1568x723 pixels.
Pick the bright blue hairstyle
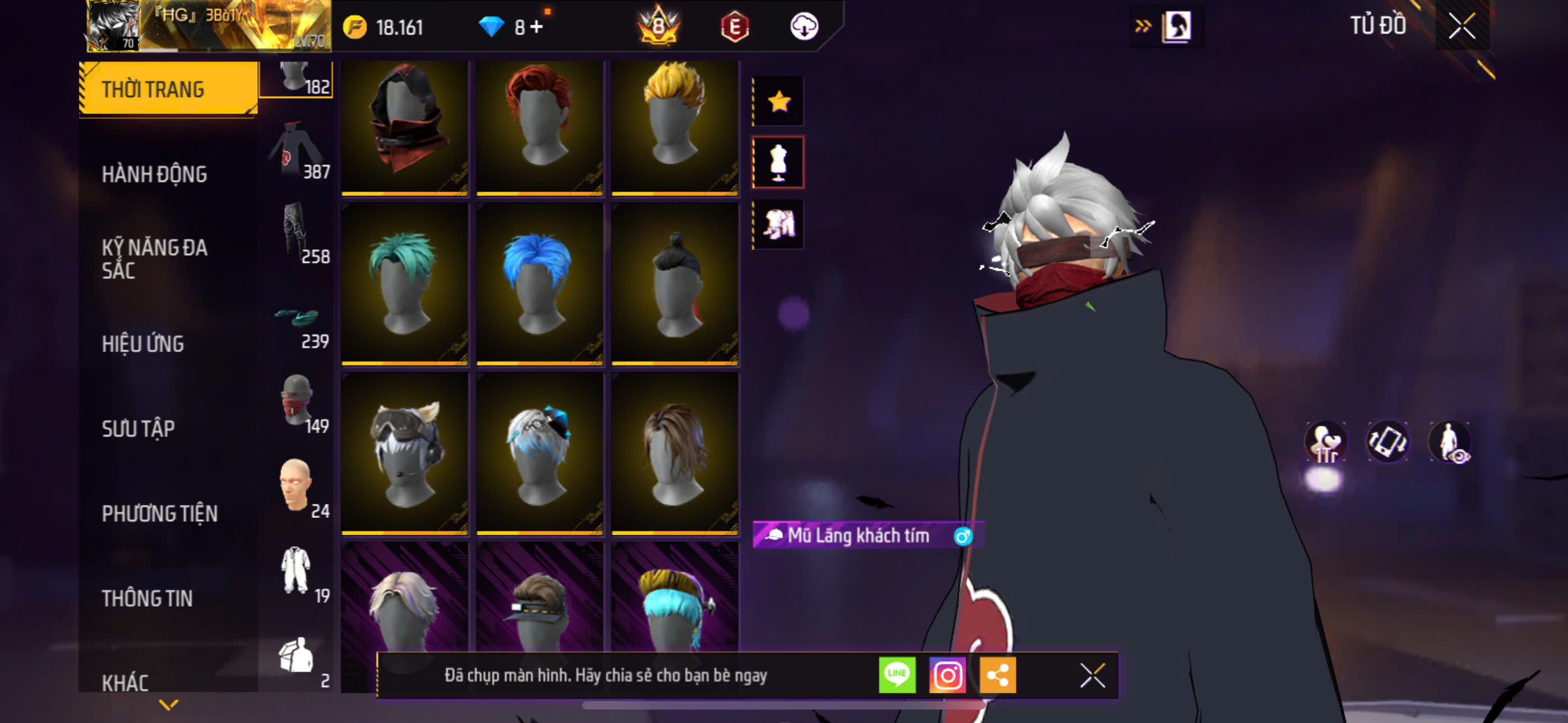(x=539, y=284)
